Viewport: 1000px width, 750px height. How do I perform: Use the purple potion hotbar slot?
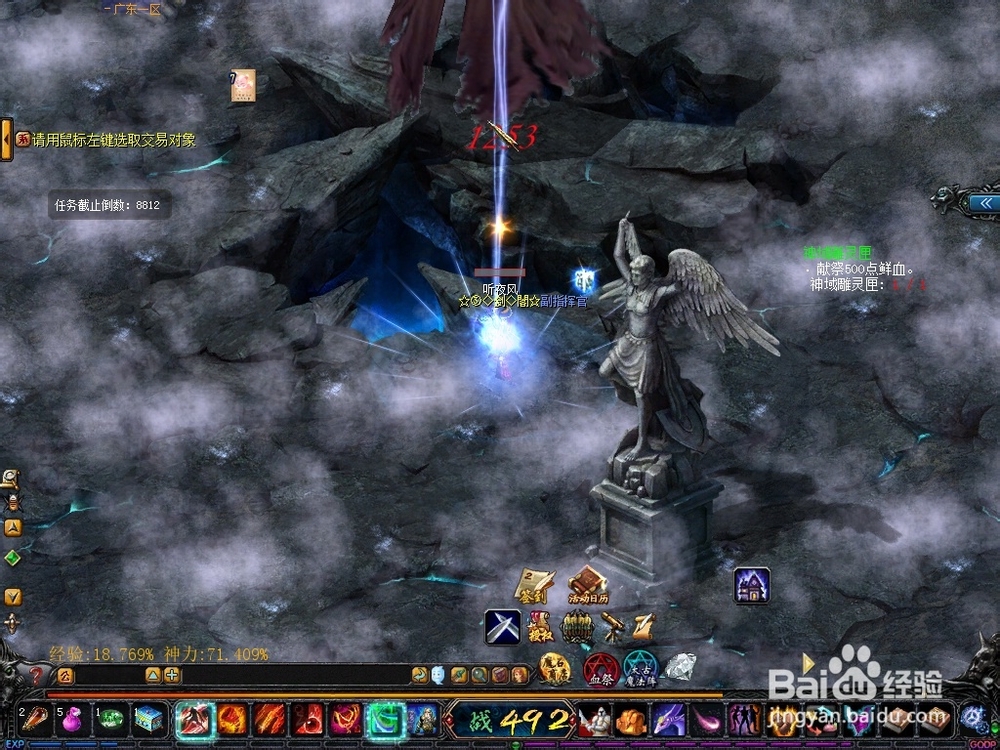tap(73, 718)
